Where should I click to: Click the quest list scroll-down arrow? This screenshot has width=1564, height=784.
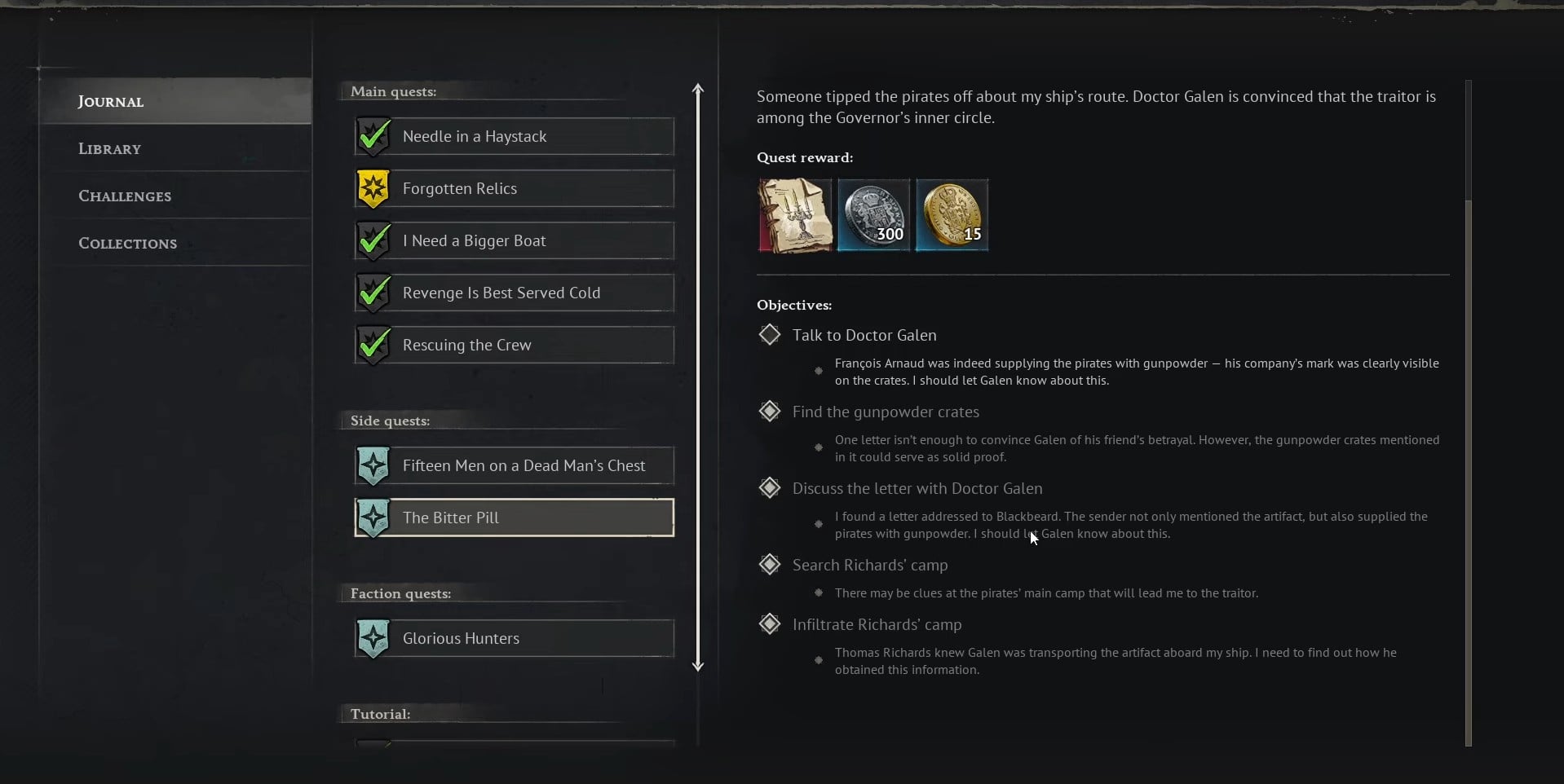[698, 666]
